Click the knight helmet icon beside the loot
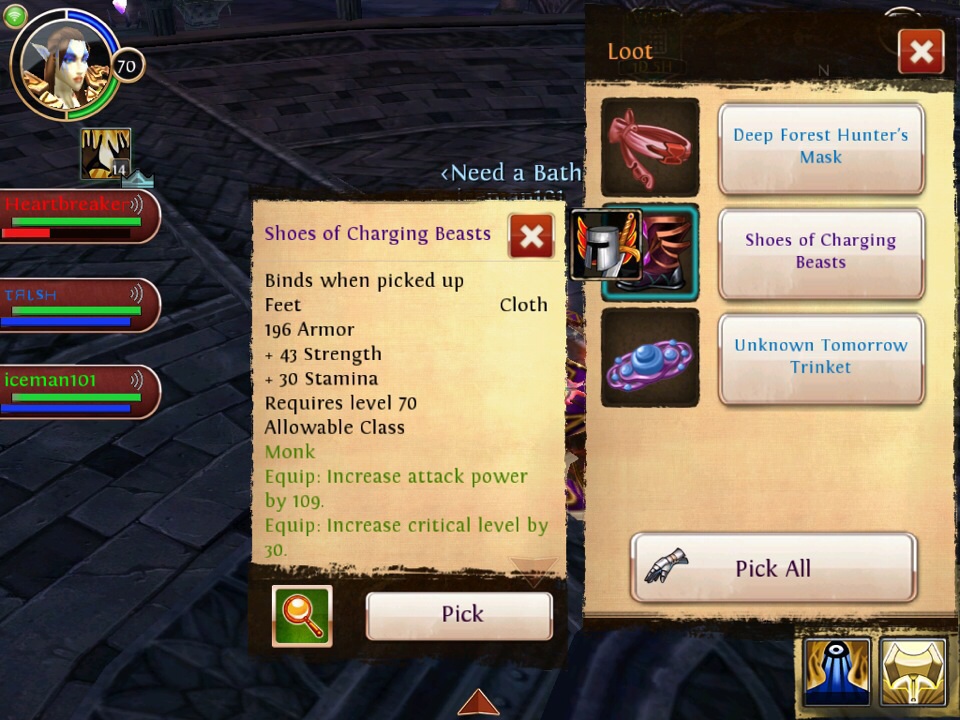Screen dimensions: 960x720 point(605,245)
